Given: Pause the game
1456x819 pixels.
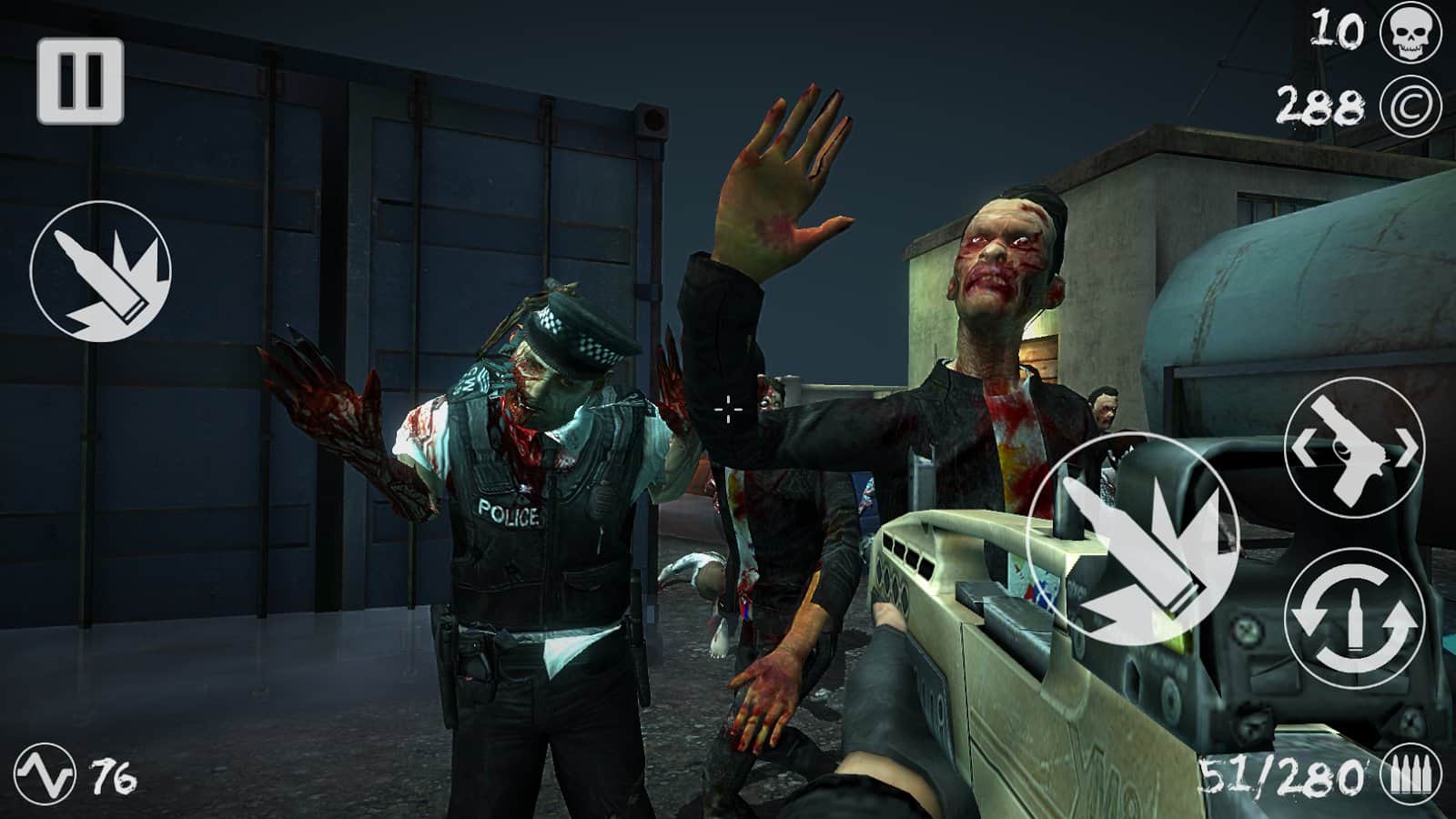Looking at the screenshot, I should (x=80, y=82).
